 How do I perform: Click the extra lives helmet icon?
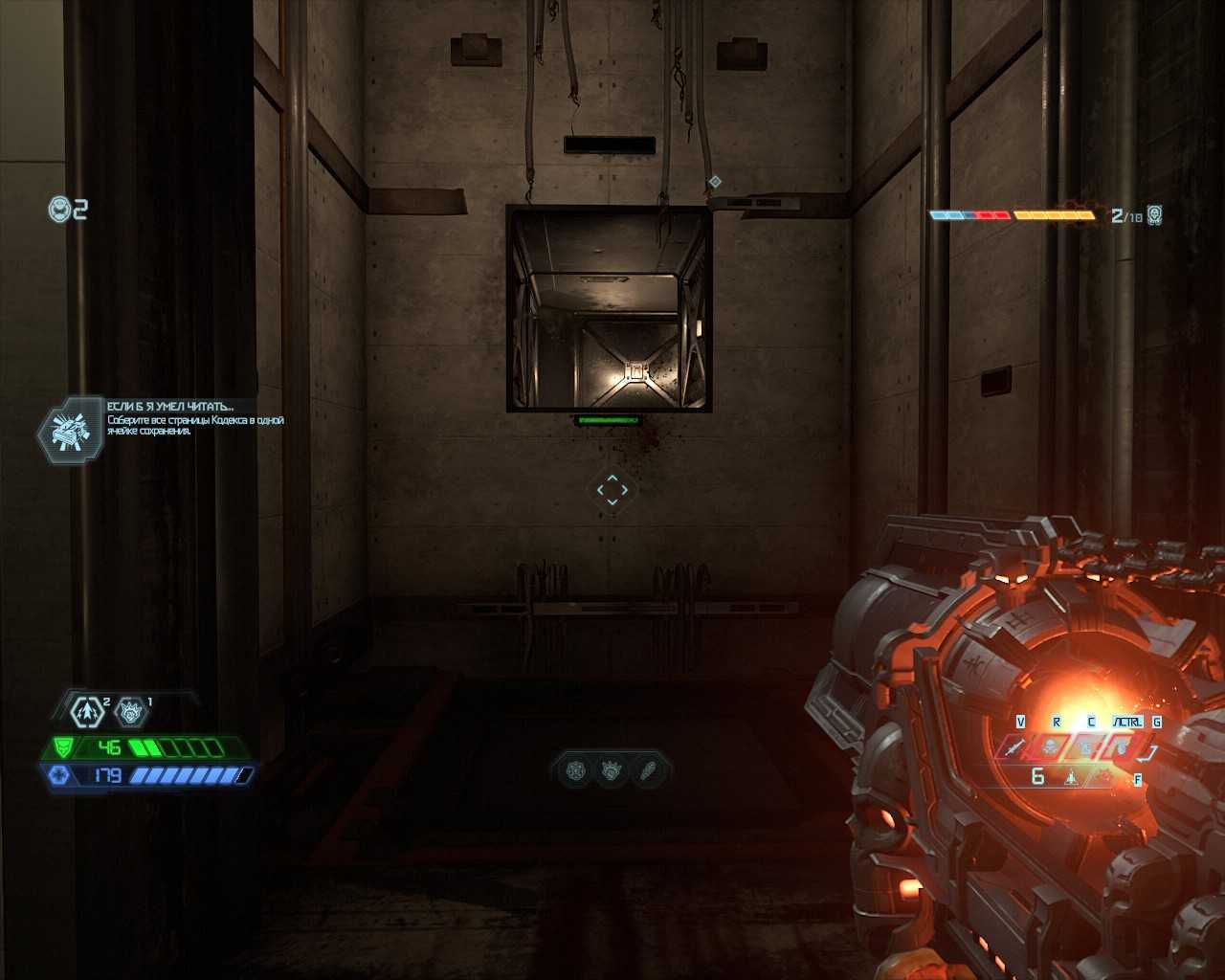click(60, 209)
